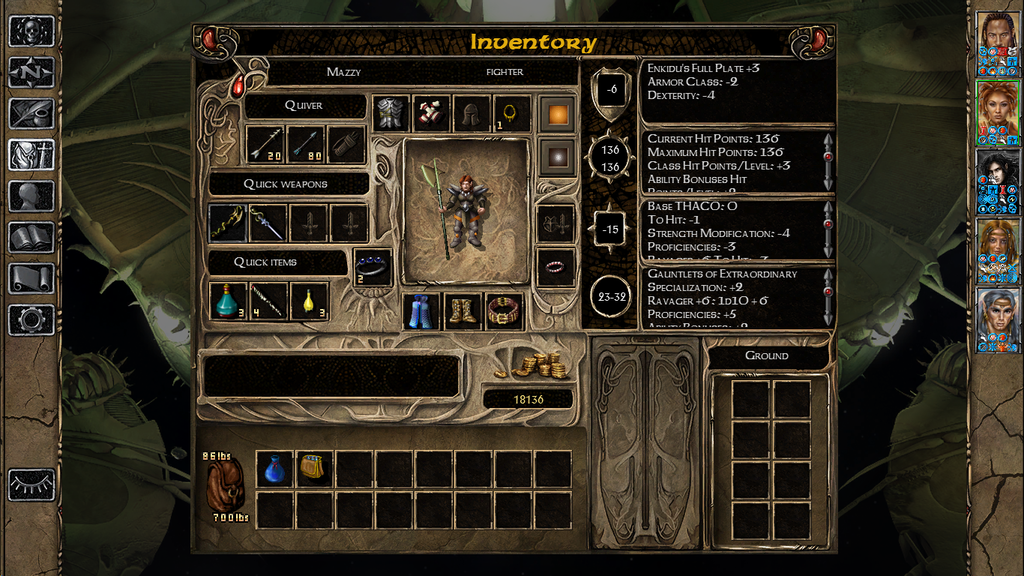Select the golden boots slot
Screen dimensions: 1024x576
tap(463, 311)
